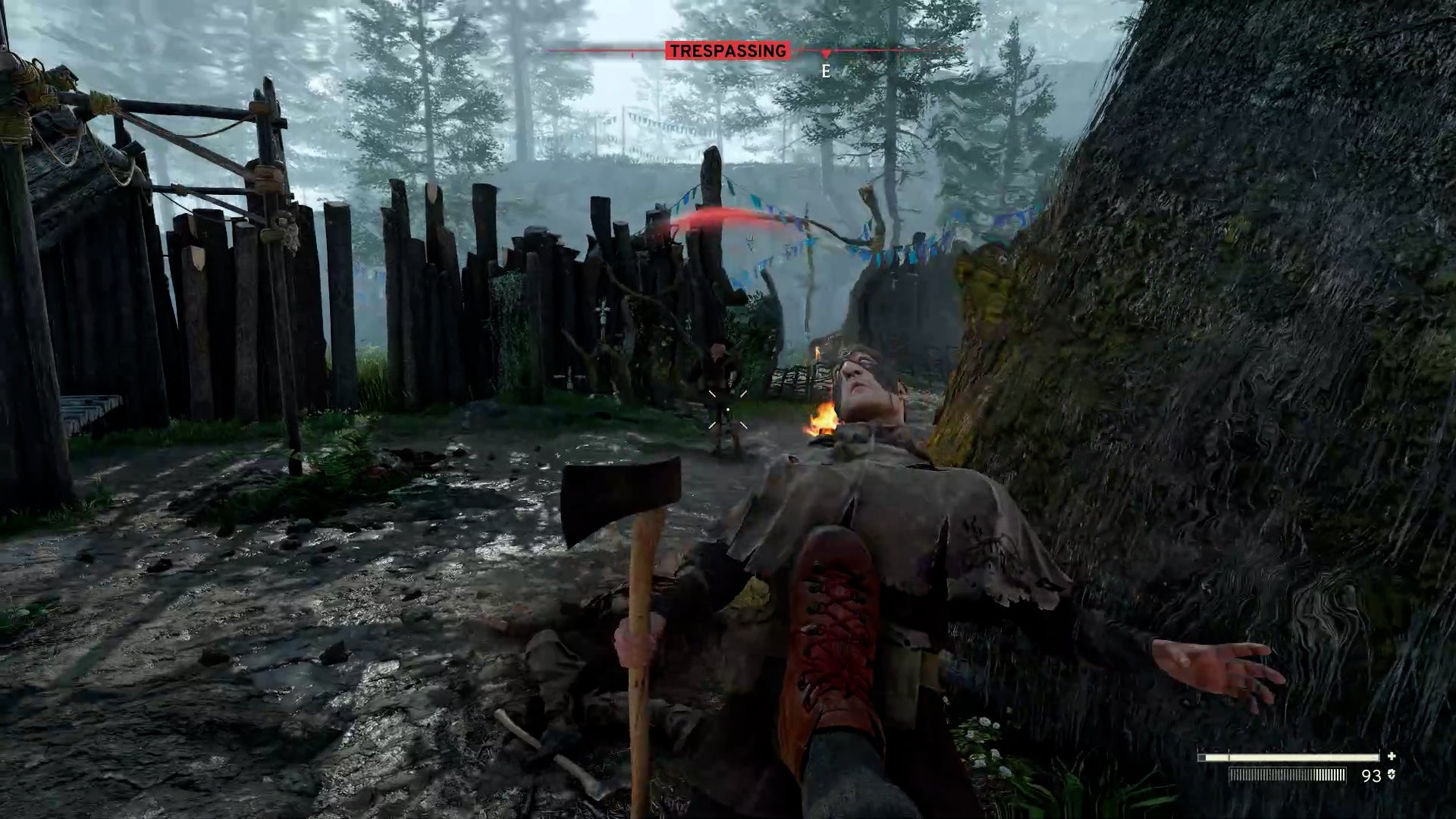Click the red TRESPASSING alert banner
The height and width of the screenshot is (819, 1456).
[727, 51]
